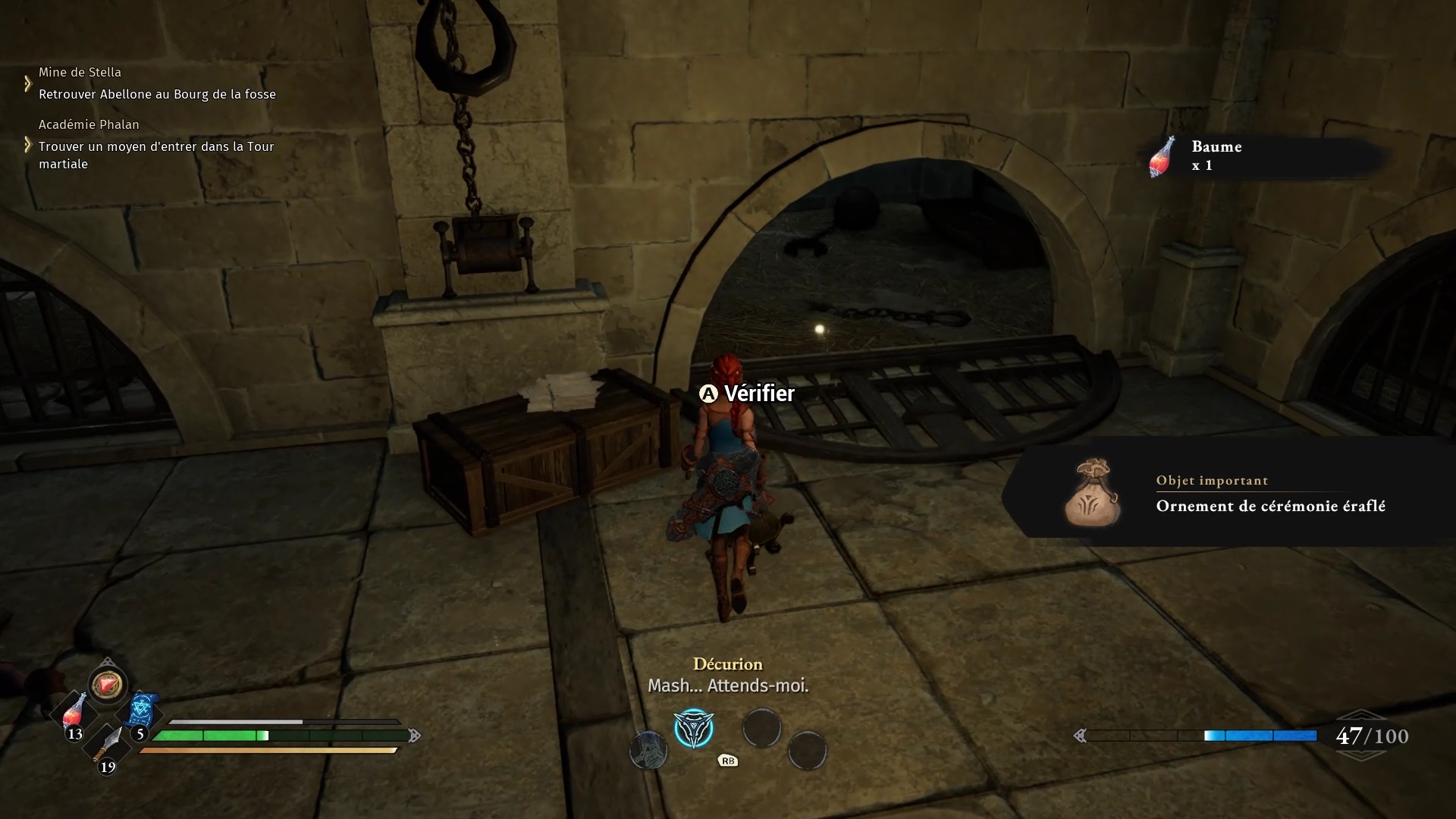The width and height of the screenshot is (1456, 819).
Task: Activate the greyed-out dragon head ability
Action: (648, 751)
